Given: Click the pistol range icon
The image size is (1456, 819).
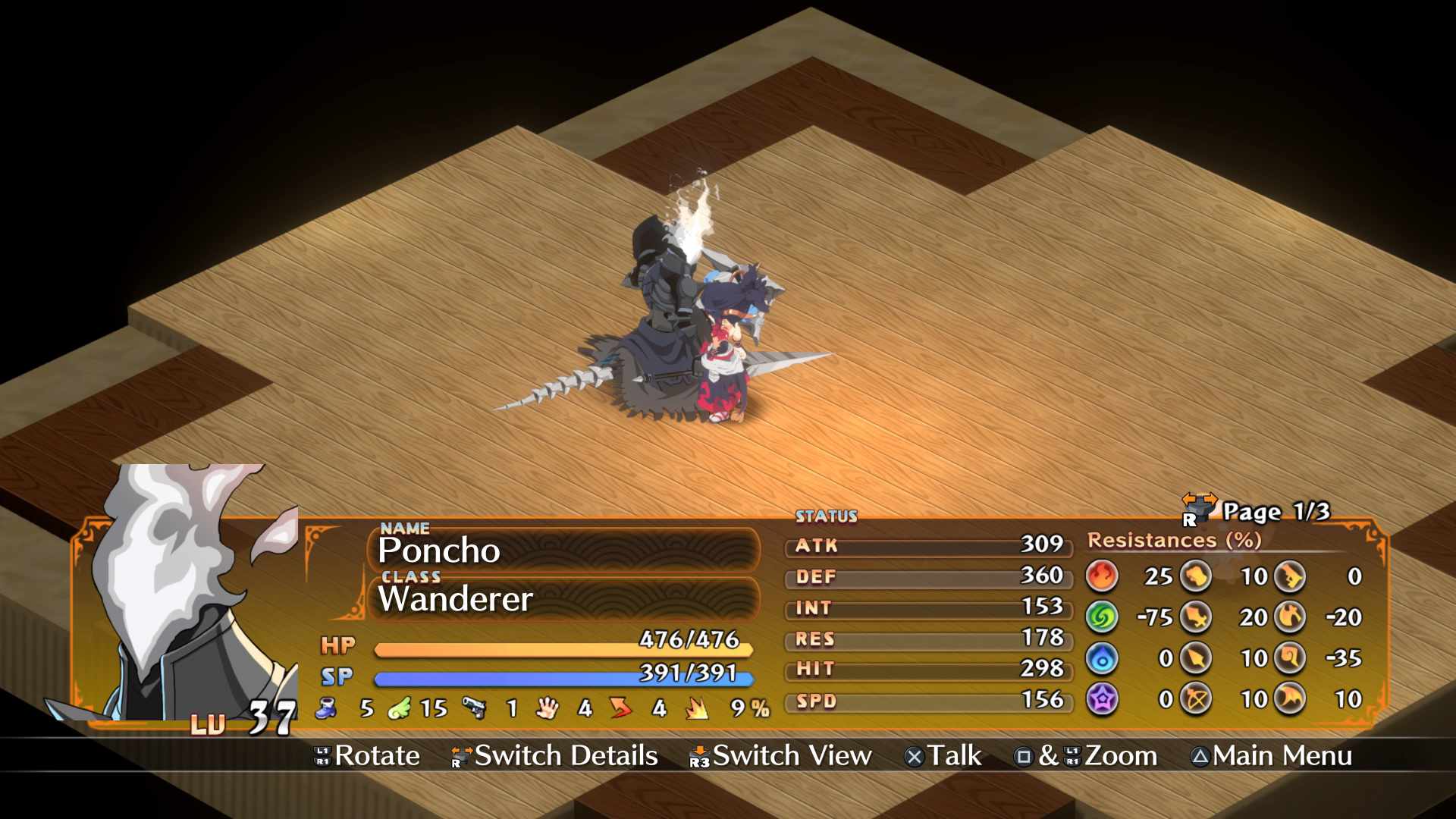Looking at the screenshot, I should [x=475, y=708].
